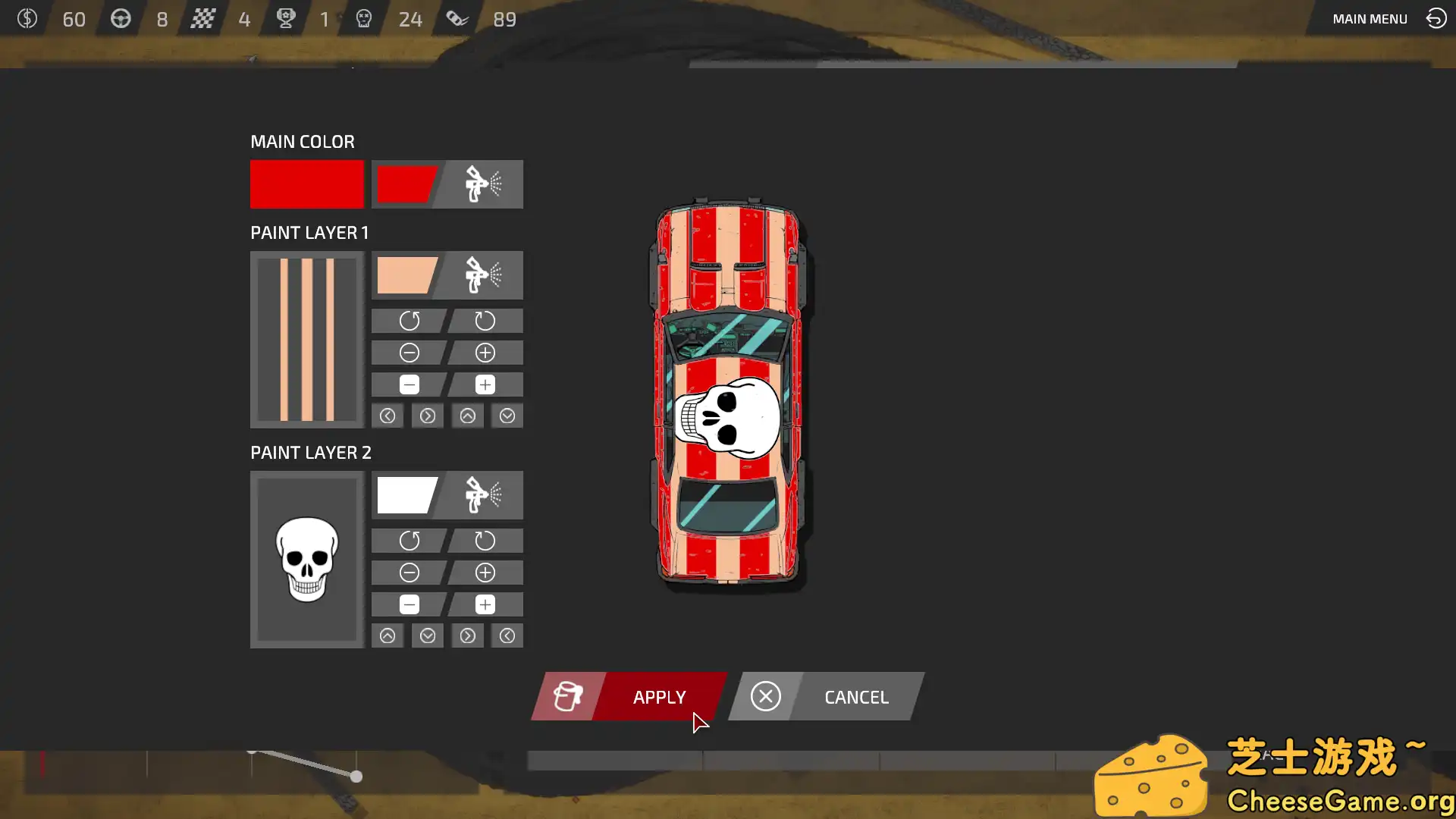
Task: Click the trophy icon showing 1 win
Action: (286, 19)
